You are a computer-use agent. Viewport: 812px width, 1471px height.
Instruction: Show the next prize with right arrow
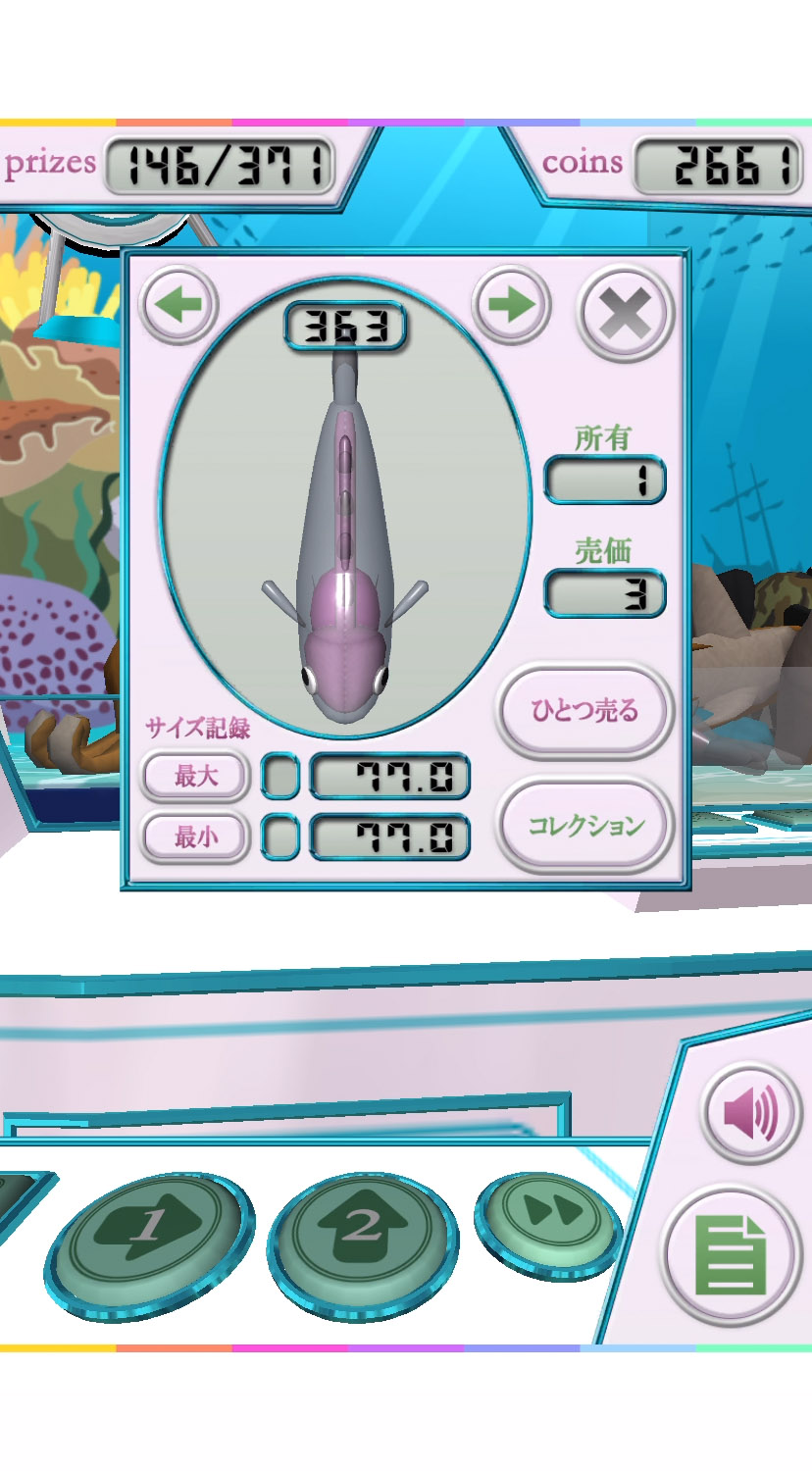click(511, 304)
